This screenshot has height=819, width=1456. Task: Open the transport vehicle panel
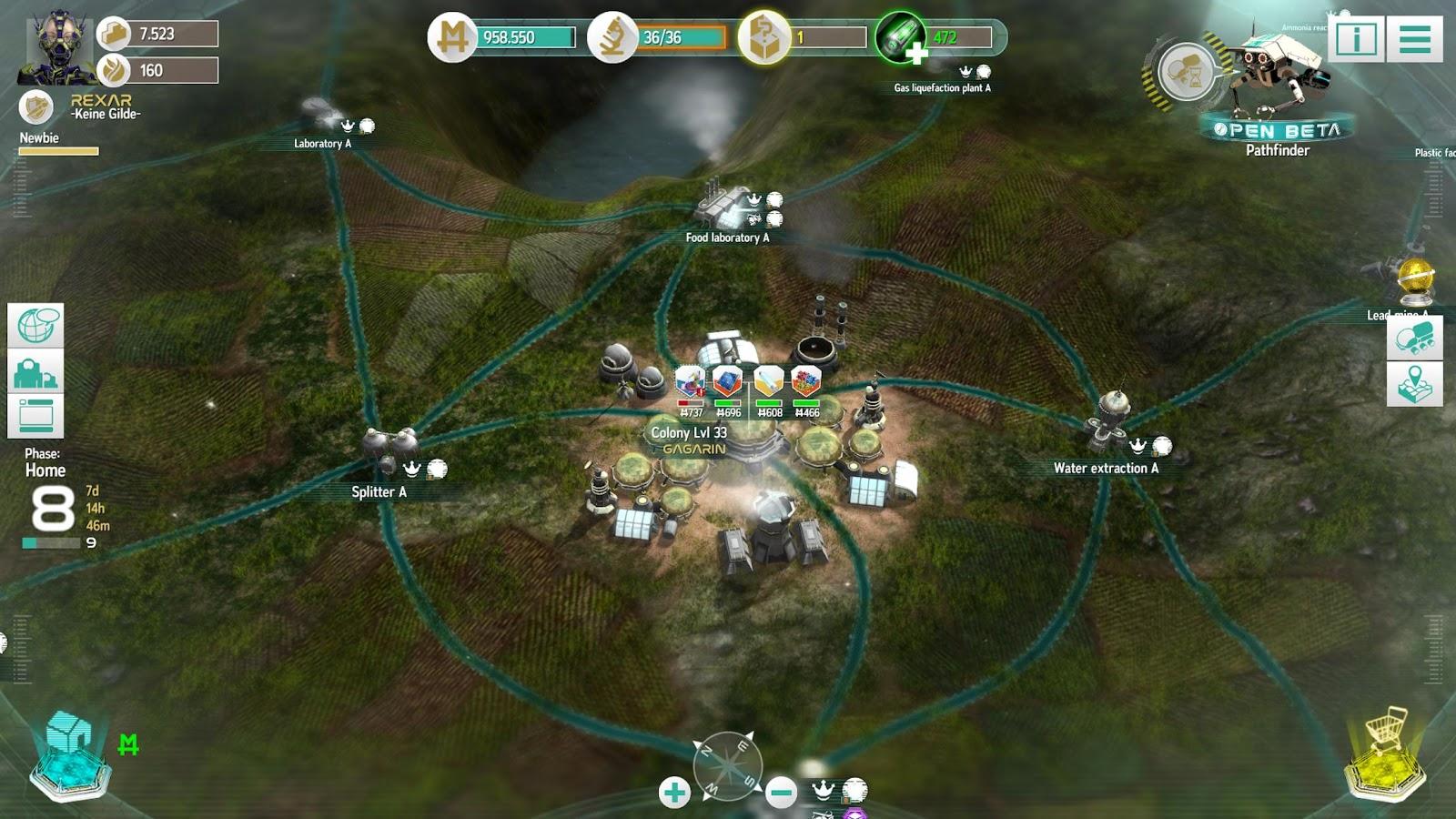[x=1414, y=338]
